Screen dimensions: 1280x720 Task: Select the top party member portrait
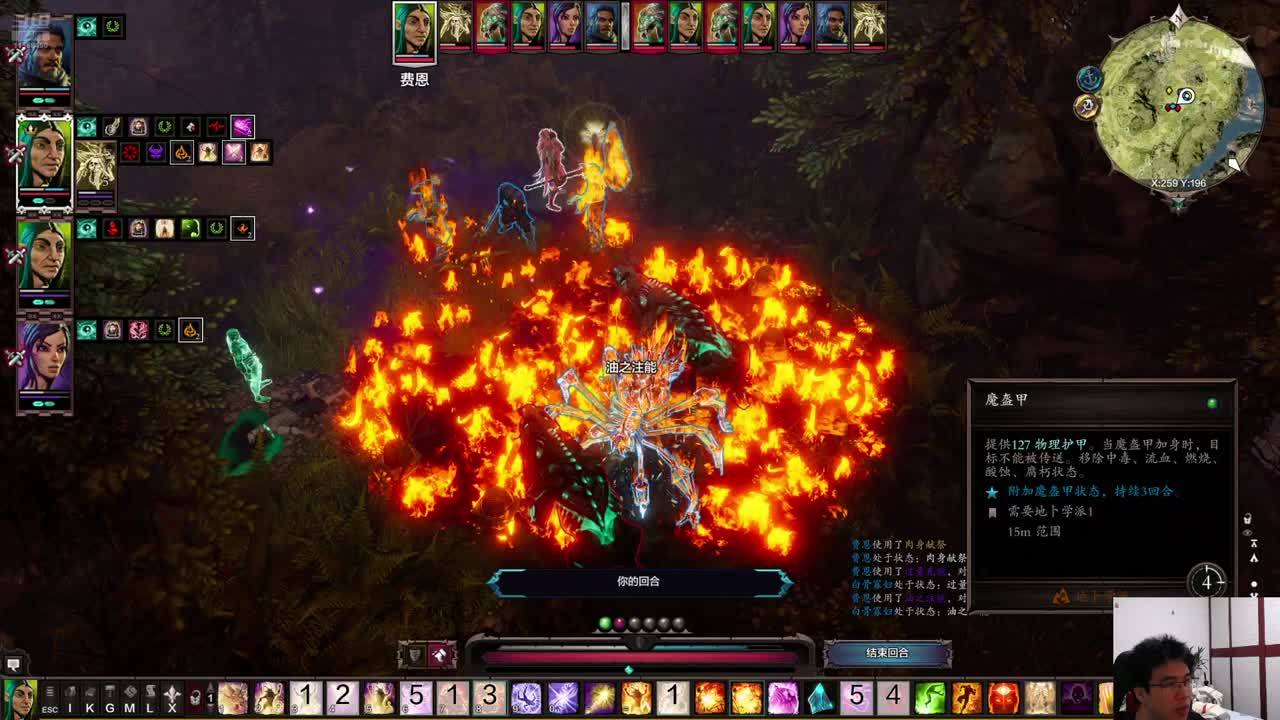click(44, 57)
